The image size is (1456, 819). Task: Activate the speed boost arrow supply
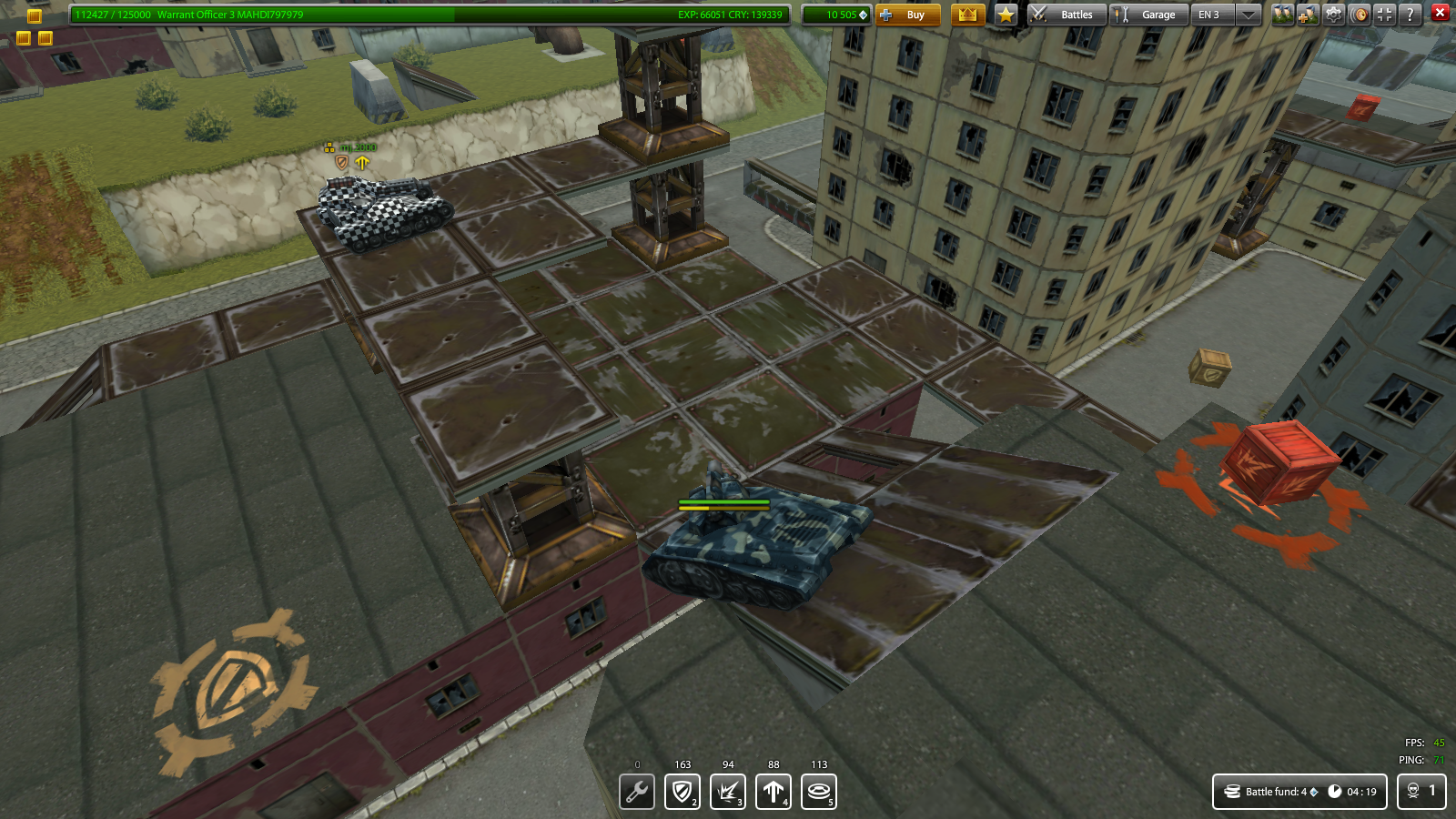point(773,791)
